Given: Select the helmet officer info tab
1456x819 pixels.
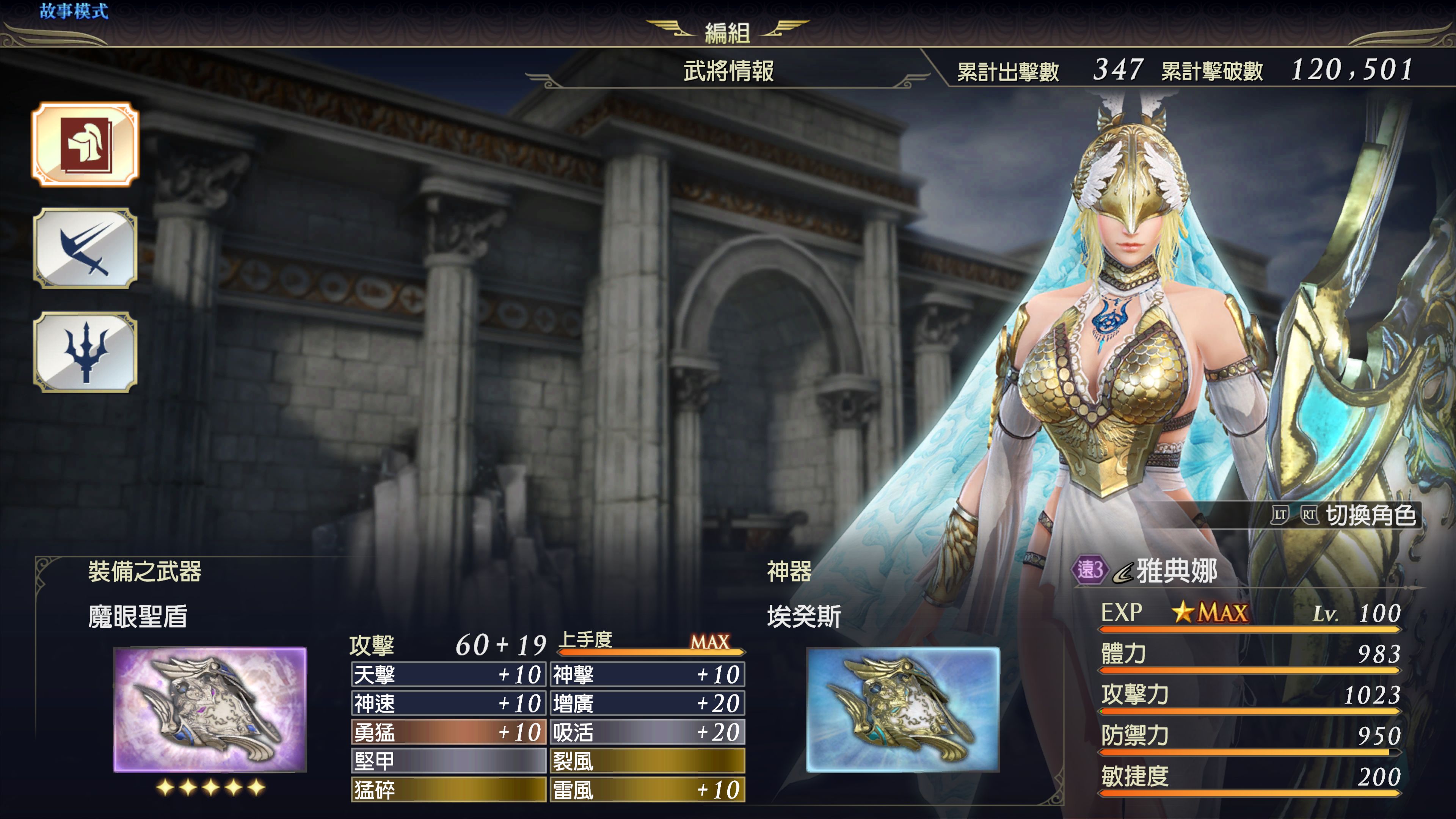Looking at the screenshot, I should [x=85, y=144].
